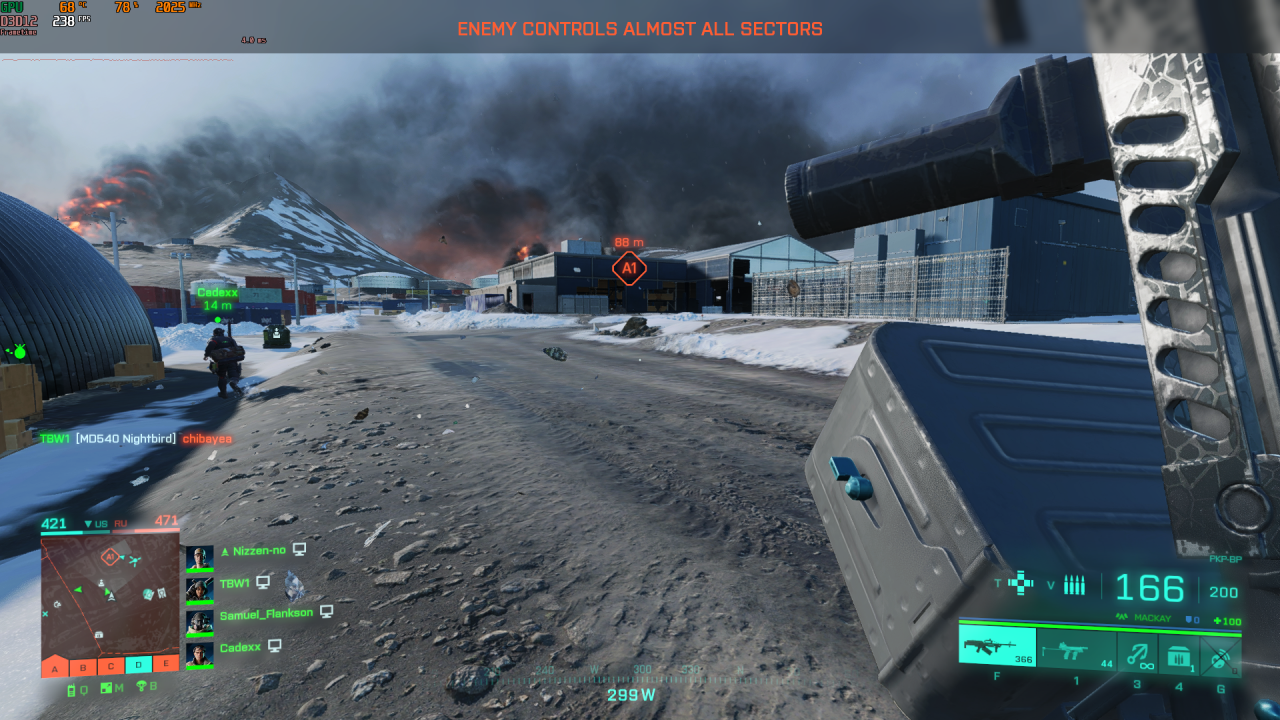Click the blue armor shield icon
The width and height of the screenshot is (1280, 720).
1190,619
